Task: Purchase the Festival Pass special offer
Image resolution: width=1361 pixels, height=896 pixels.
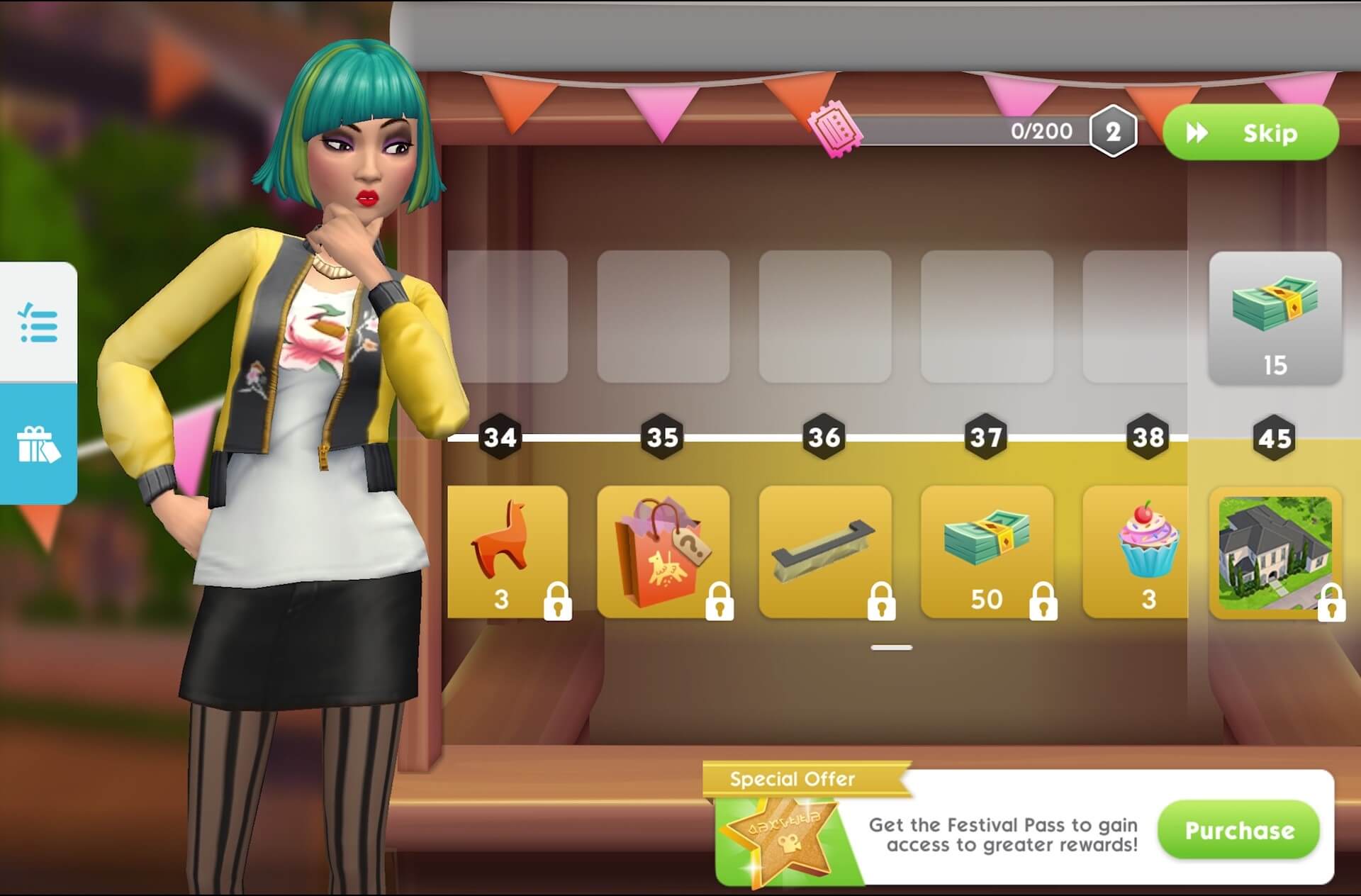Action: 1238,830
